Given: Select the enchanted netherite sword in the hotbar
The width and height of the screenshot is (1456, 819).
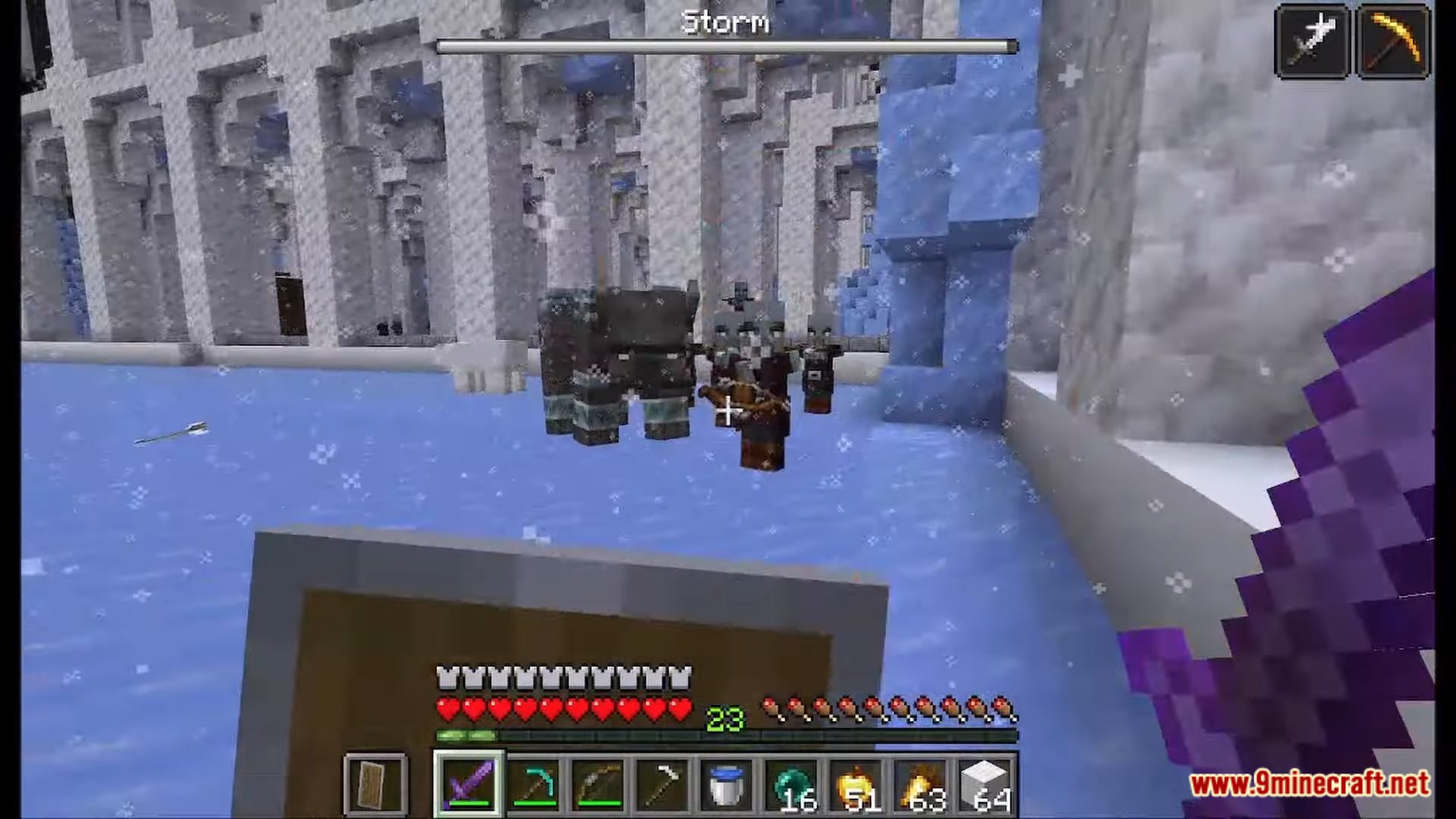Looking at the screenshot, I should click(x=468, y=785).
